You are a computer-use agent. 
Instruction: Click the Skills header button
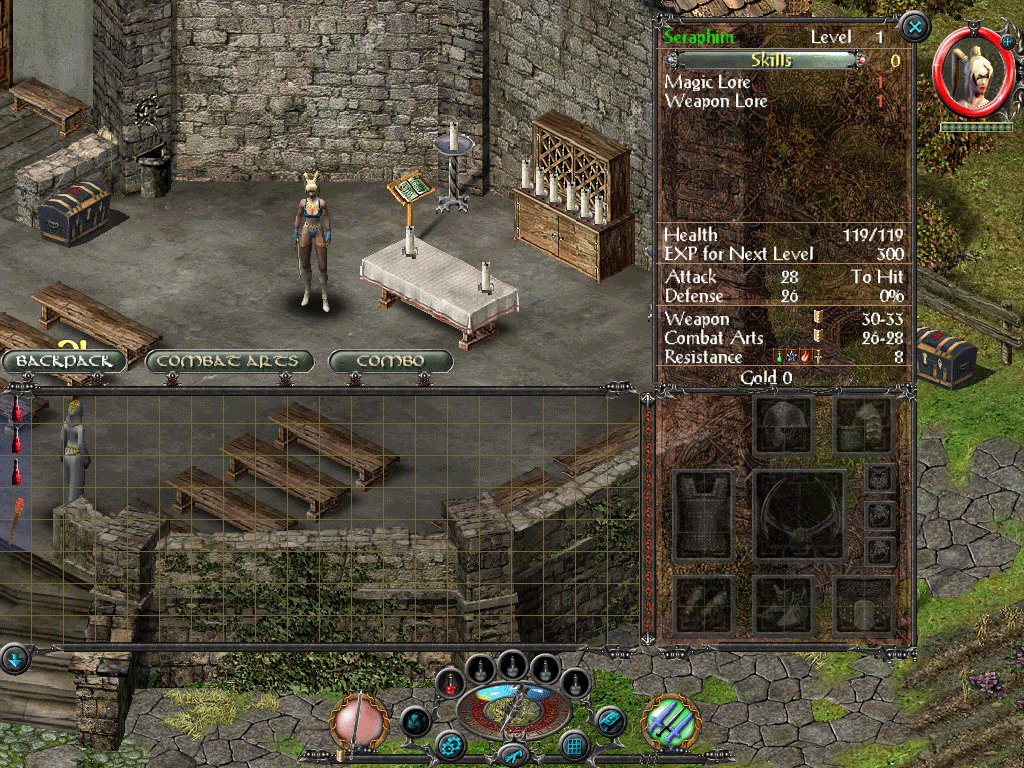[770, 61]
